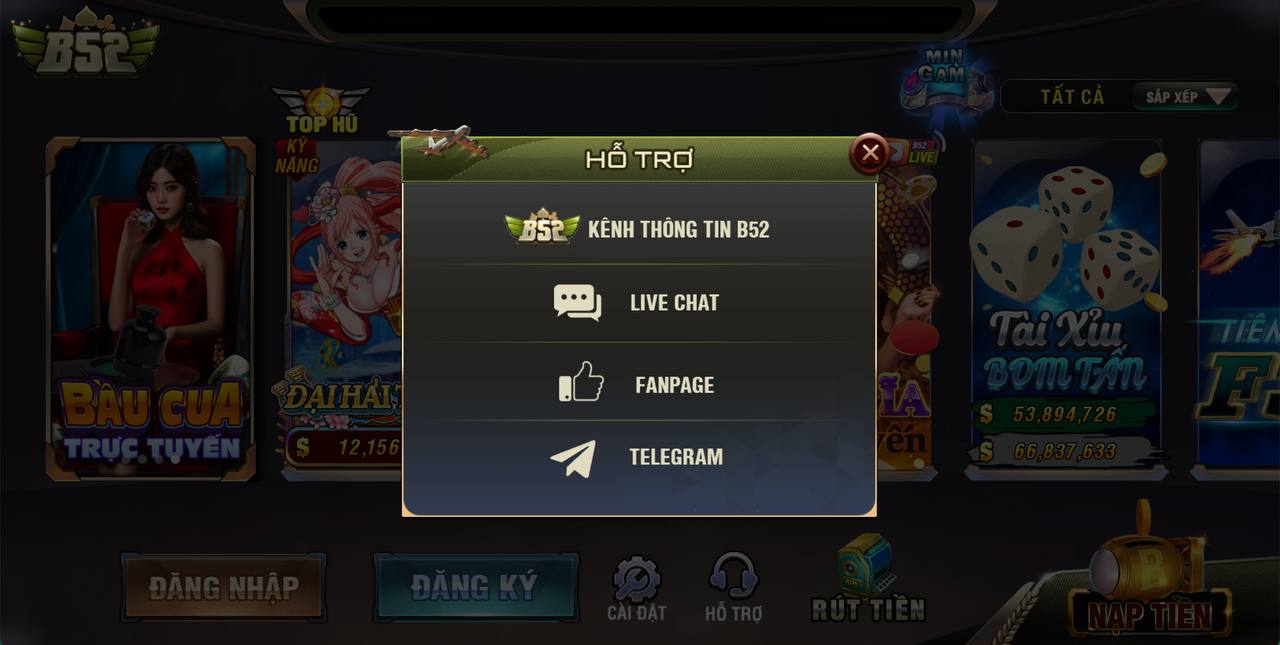Open Cài Đặt settings gear

pyautogui.click(x=636, y=589)
